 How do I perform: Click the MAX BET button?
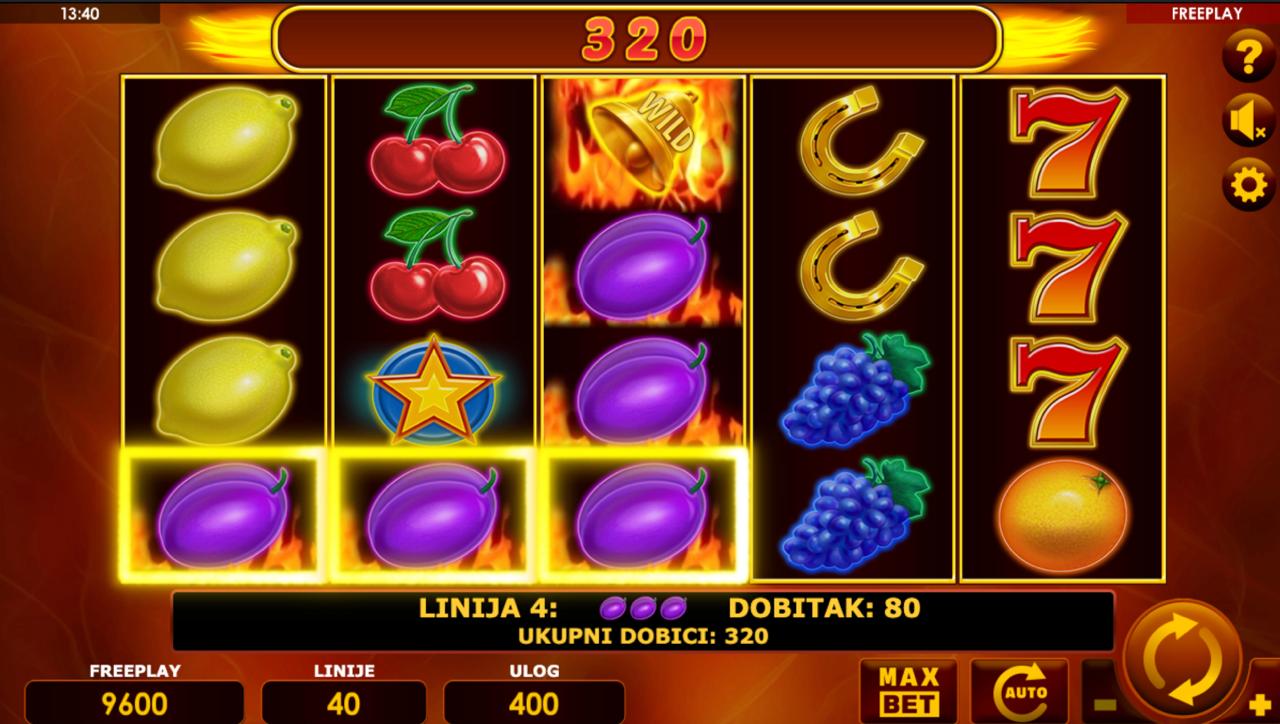[908, 691]
